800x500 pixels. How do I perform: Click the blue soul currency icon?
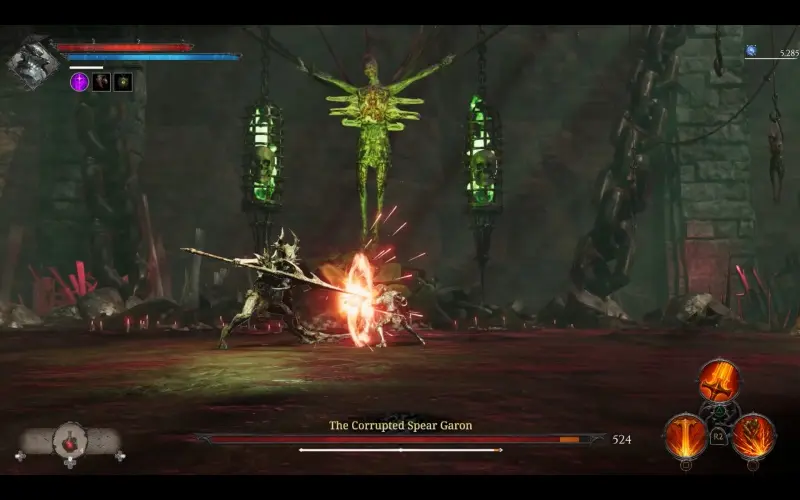click(751, 50)
